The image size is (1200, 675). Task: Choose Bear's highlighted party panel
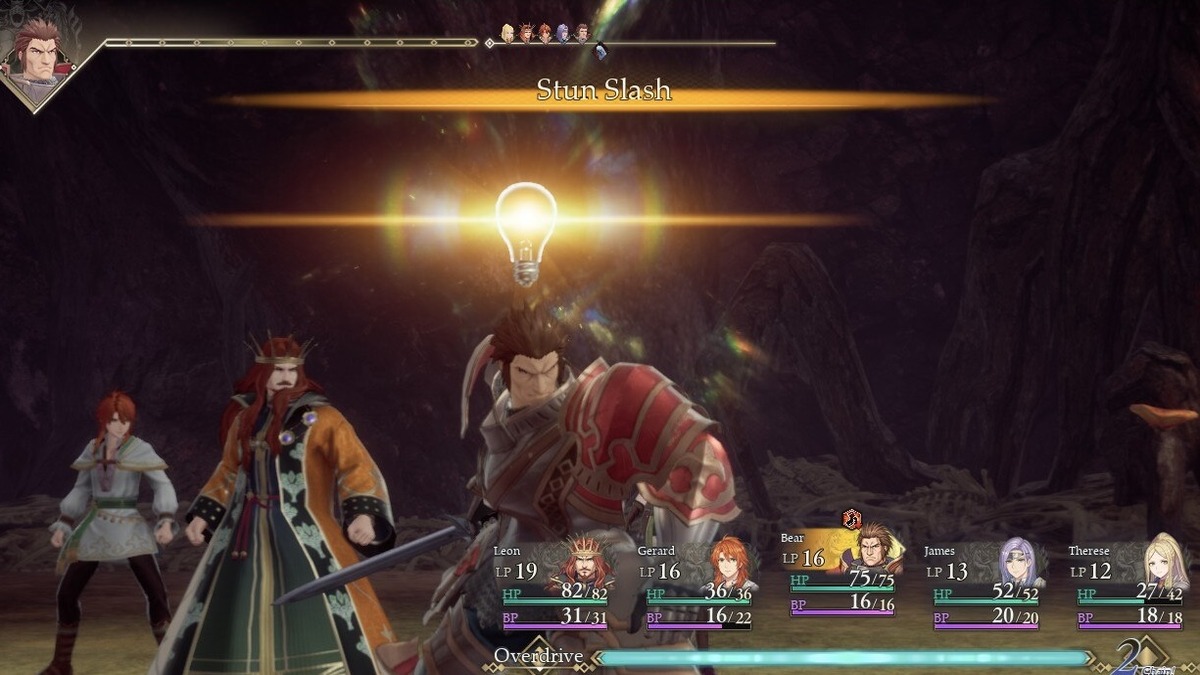point(842,573)
